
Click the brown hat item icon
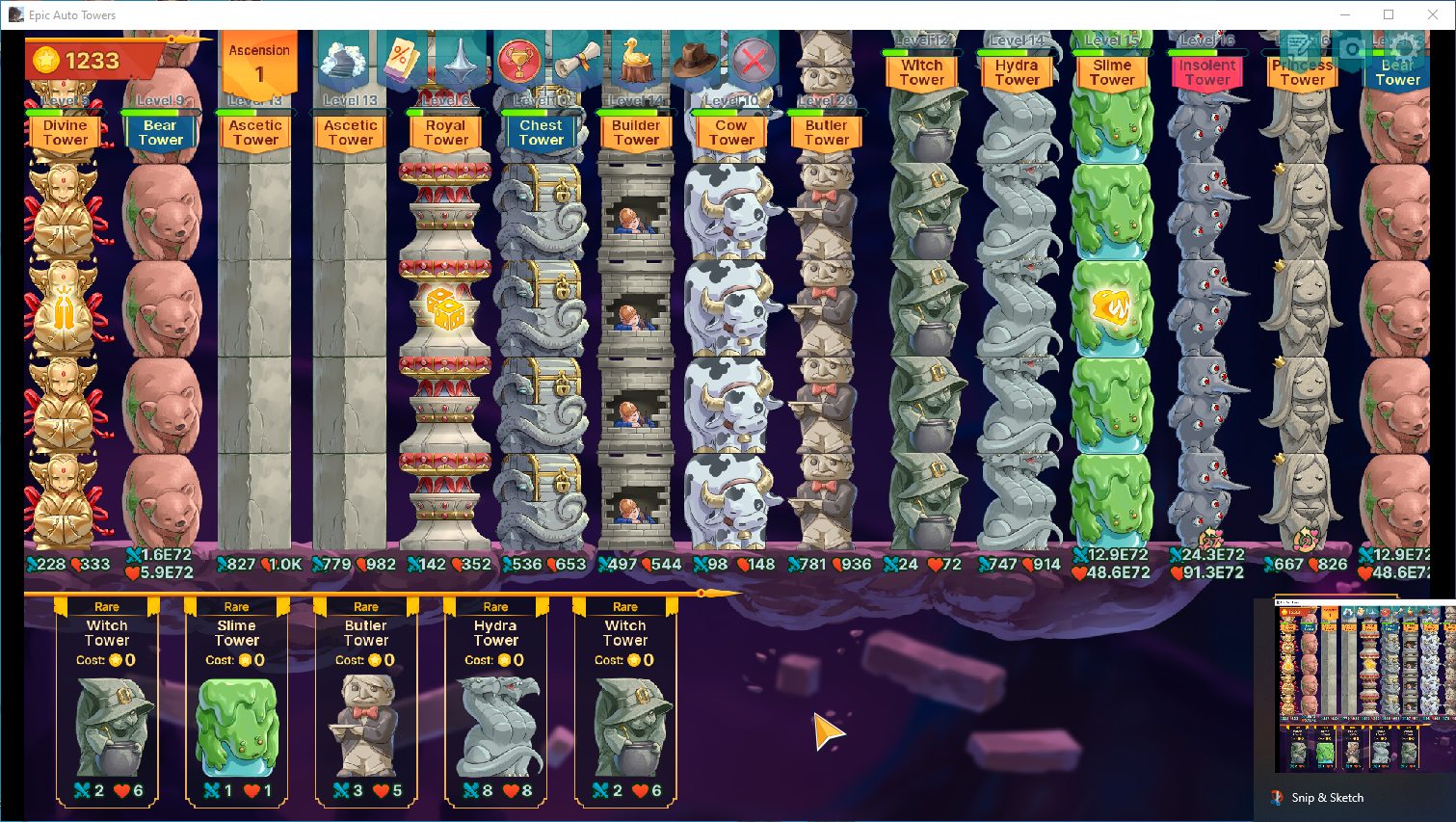[695, 60]
